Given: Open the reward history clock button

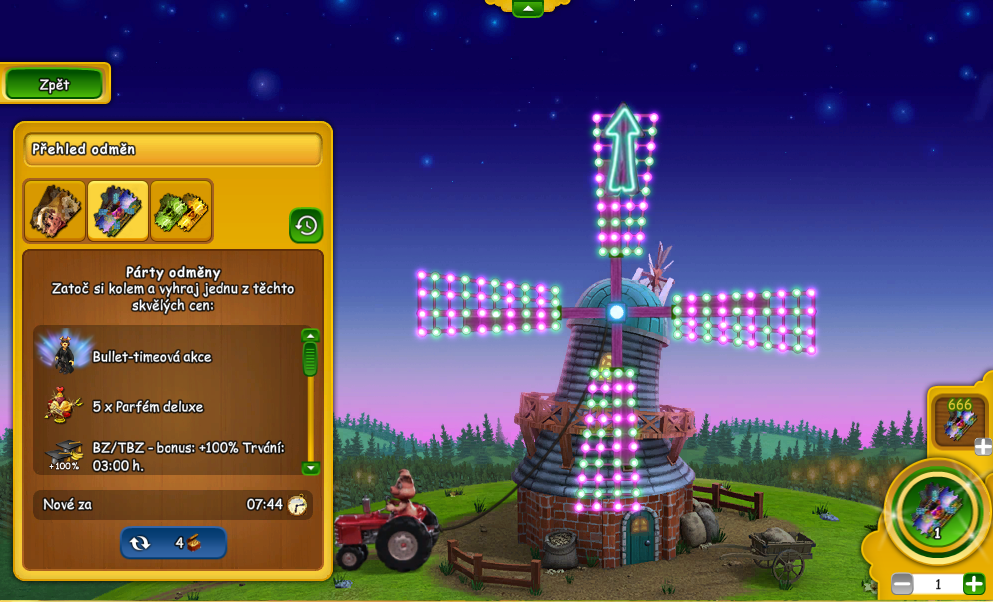Looking at the screenshot, I should click(306, 225).
